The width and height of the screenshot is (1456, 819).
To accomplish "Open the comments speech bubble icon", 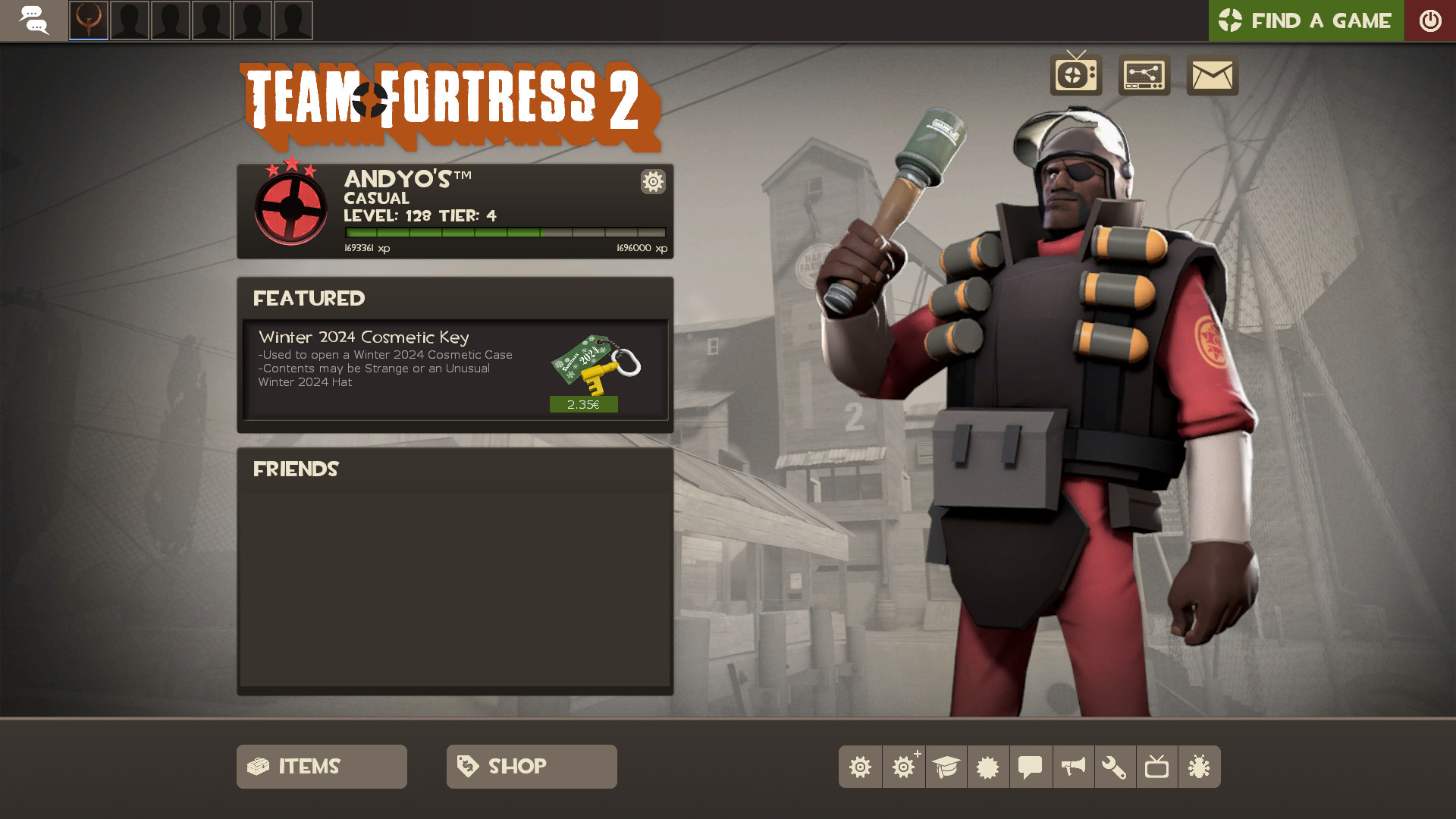I will point(1031,767).
